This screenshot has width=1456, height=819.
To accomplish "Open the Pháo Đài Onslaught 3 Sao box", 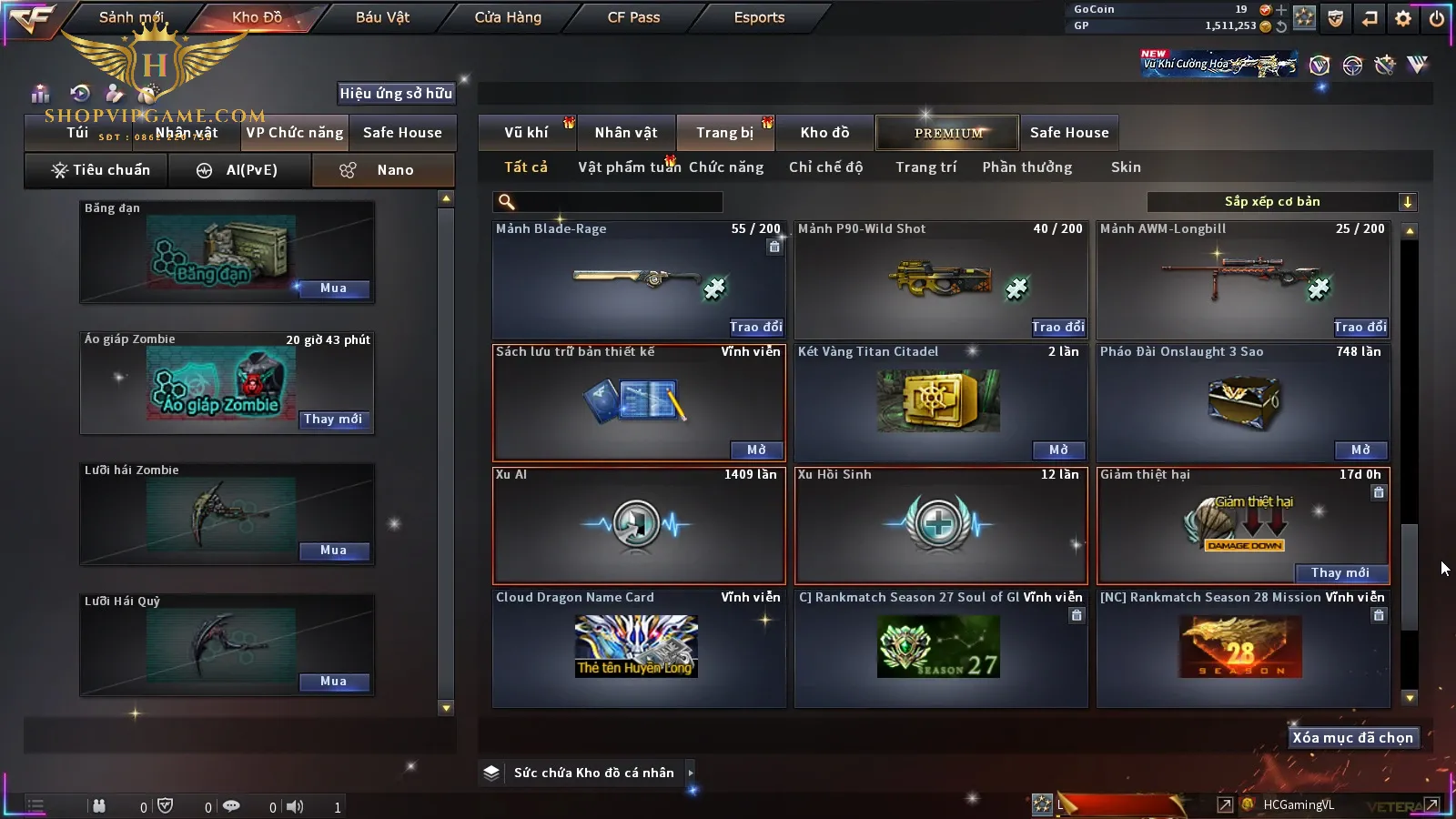I will pyautogui.click(x=1360, y=450).
